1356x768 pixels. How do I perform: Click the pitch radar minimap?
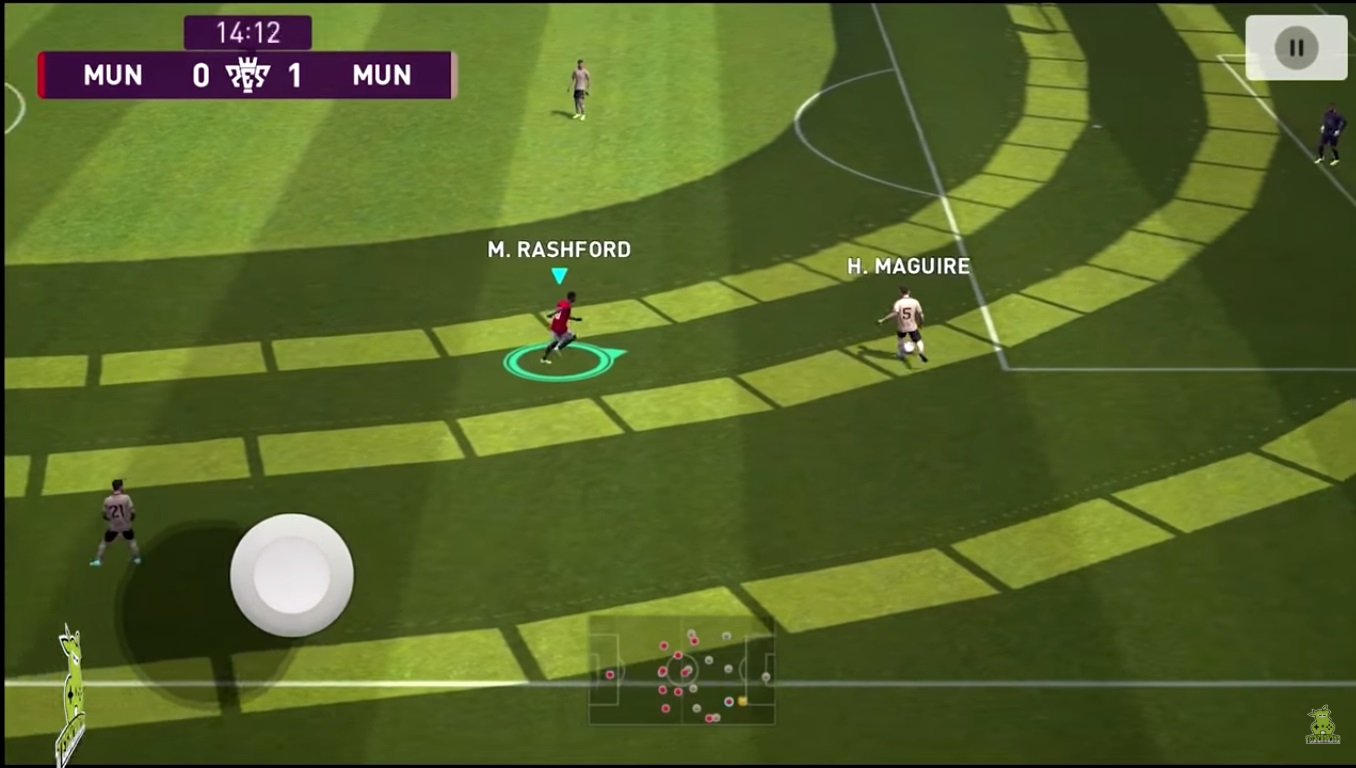pyautogui.click(x=681, y=671)
